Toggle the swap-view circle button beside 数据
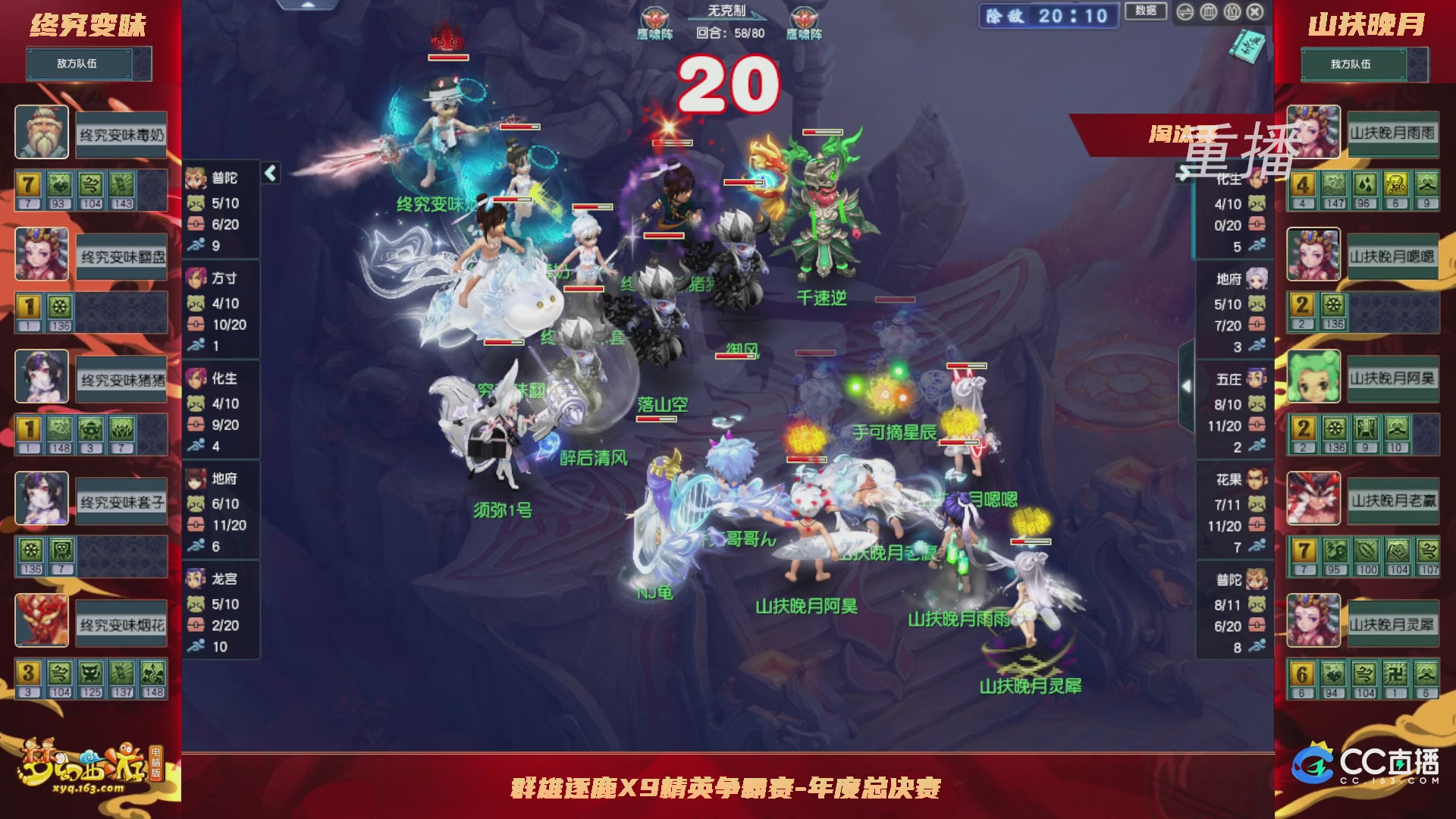 click(1185, 12)
